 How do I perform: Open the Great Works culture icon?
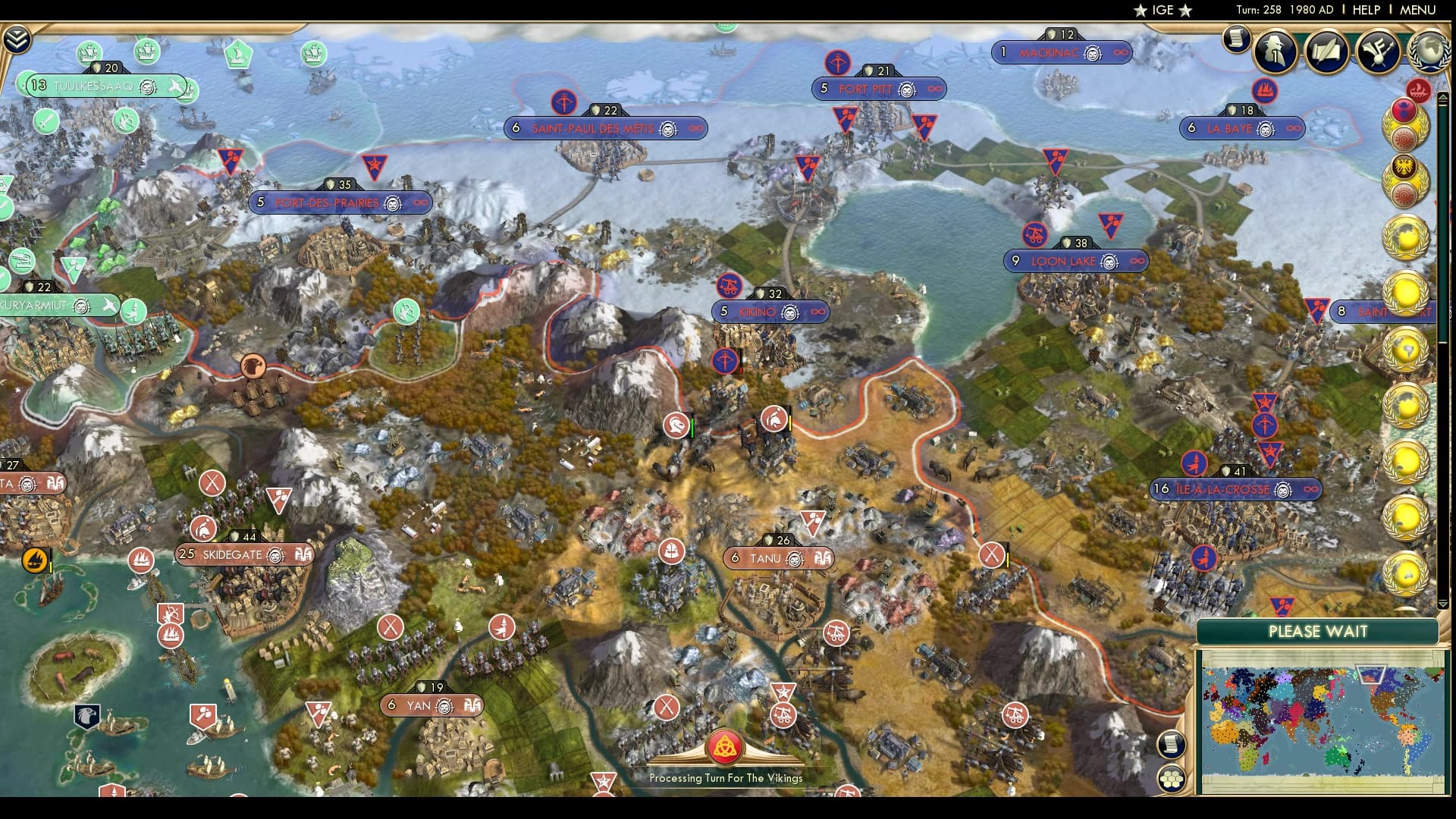pyautogui.click(x=1379, y=52)
